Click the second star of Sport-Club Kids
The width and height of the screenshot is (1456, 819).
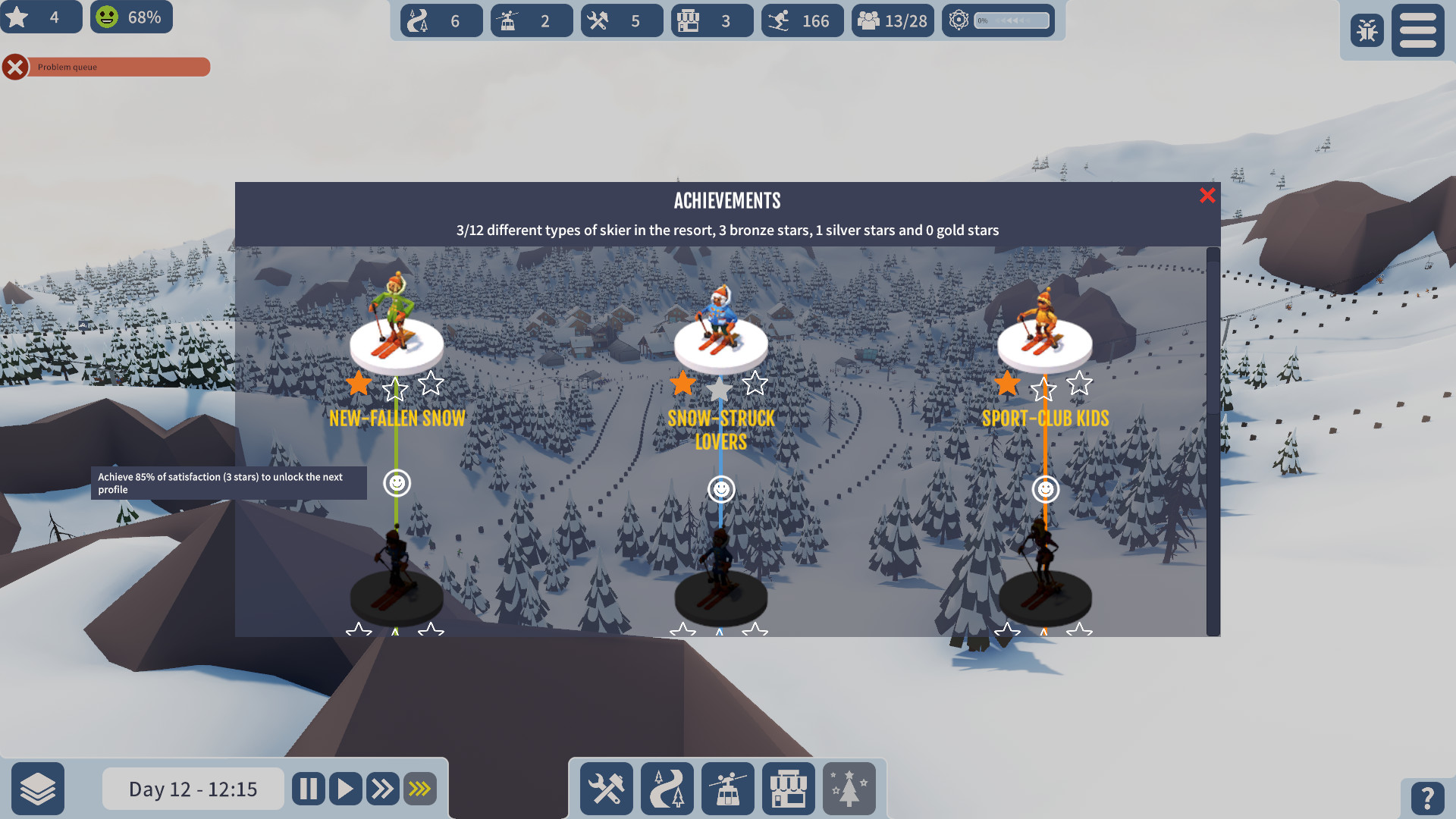(x=1044, y=387)
